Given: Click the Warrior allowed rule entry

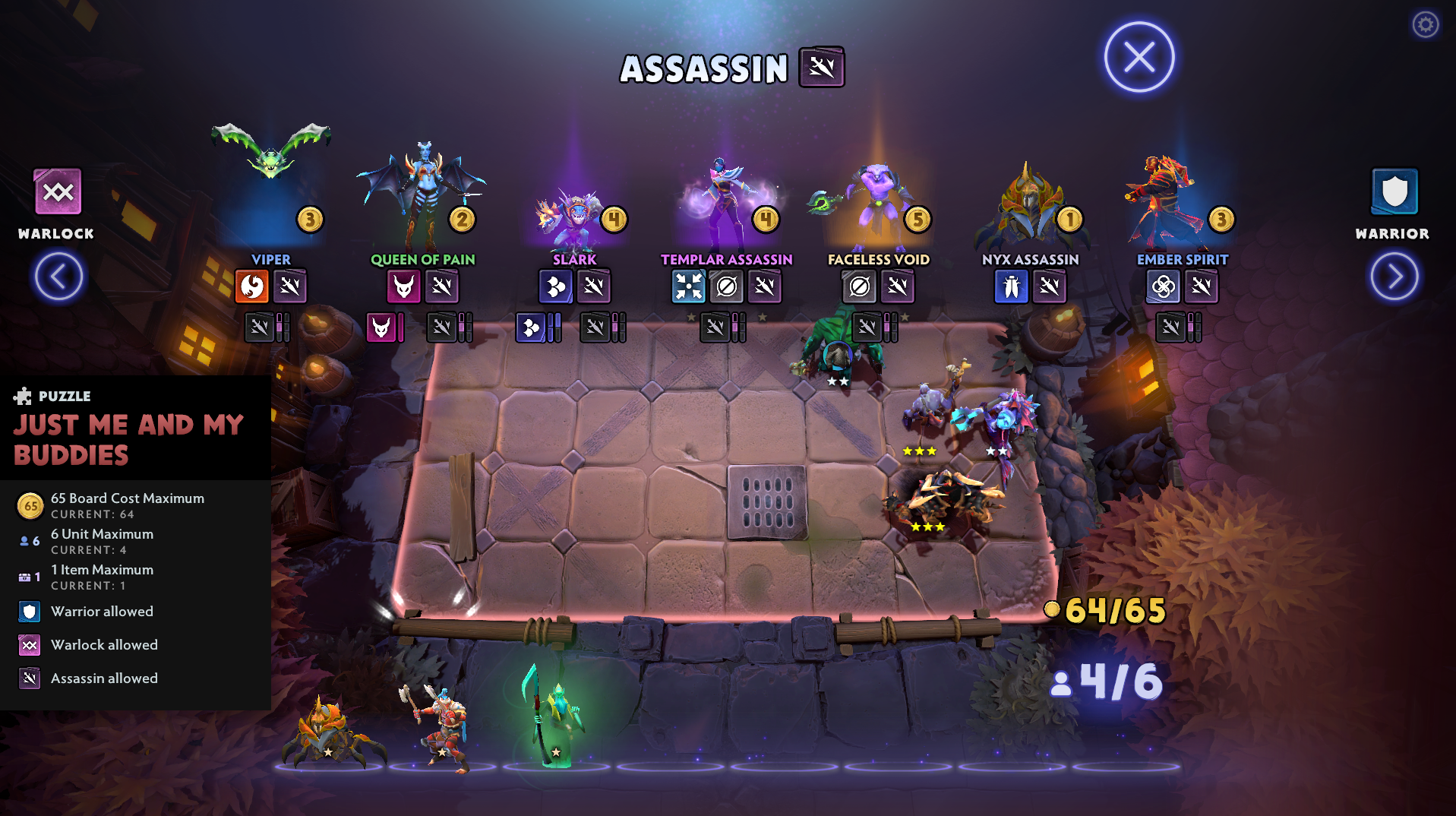Looking at the screenshot, I should coord(102,612).
